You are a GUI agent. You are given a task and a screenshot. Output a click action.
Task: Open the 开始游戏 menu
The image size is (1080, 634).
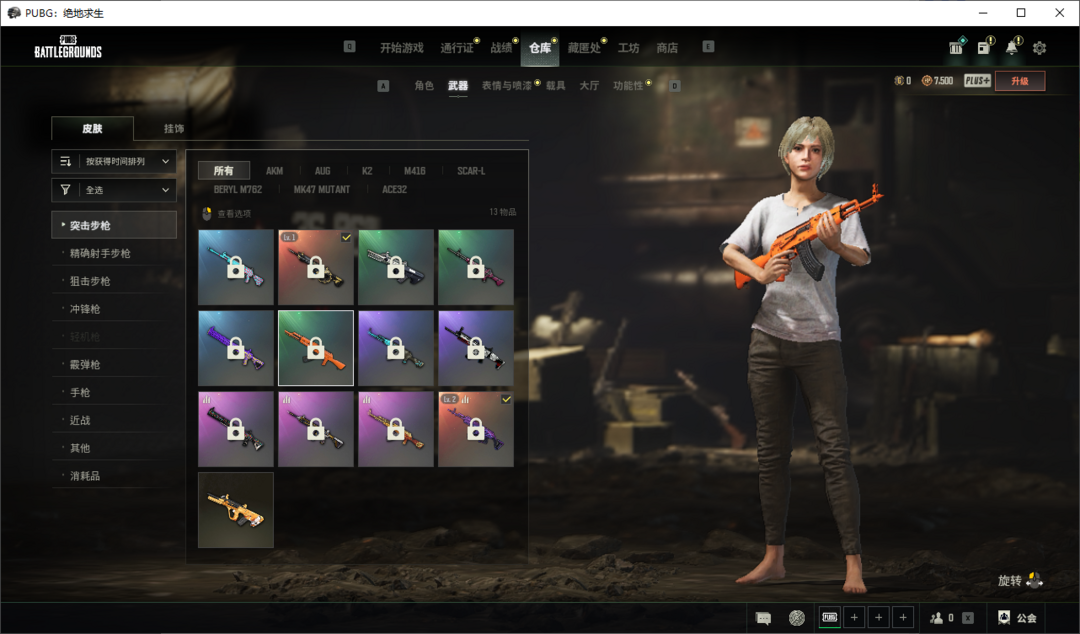pyautogui.click(x=401, y=48)
